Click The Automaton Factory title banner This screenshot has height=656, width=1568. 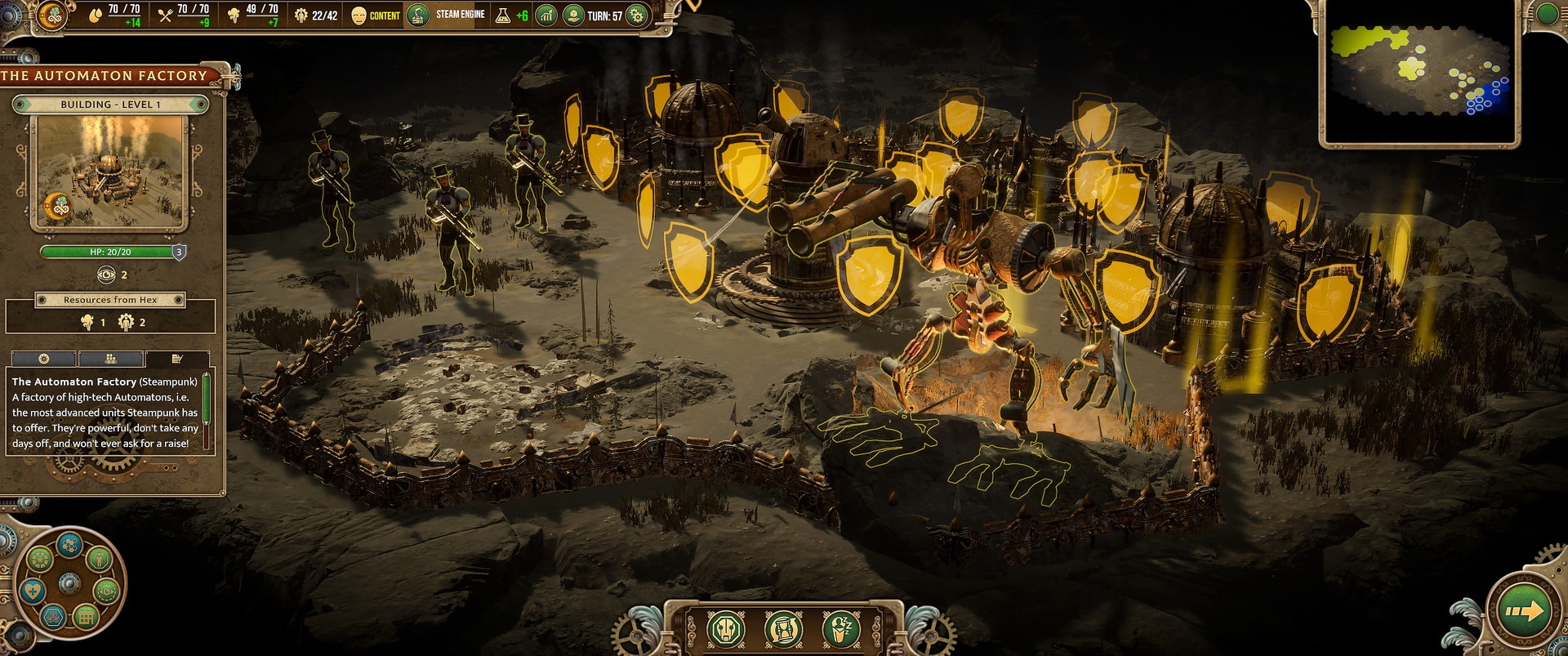tap(106, 75)
